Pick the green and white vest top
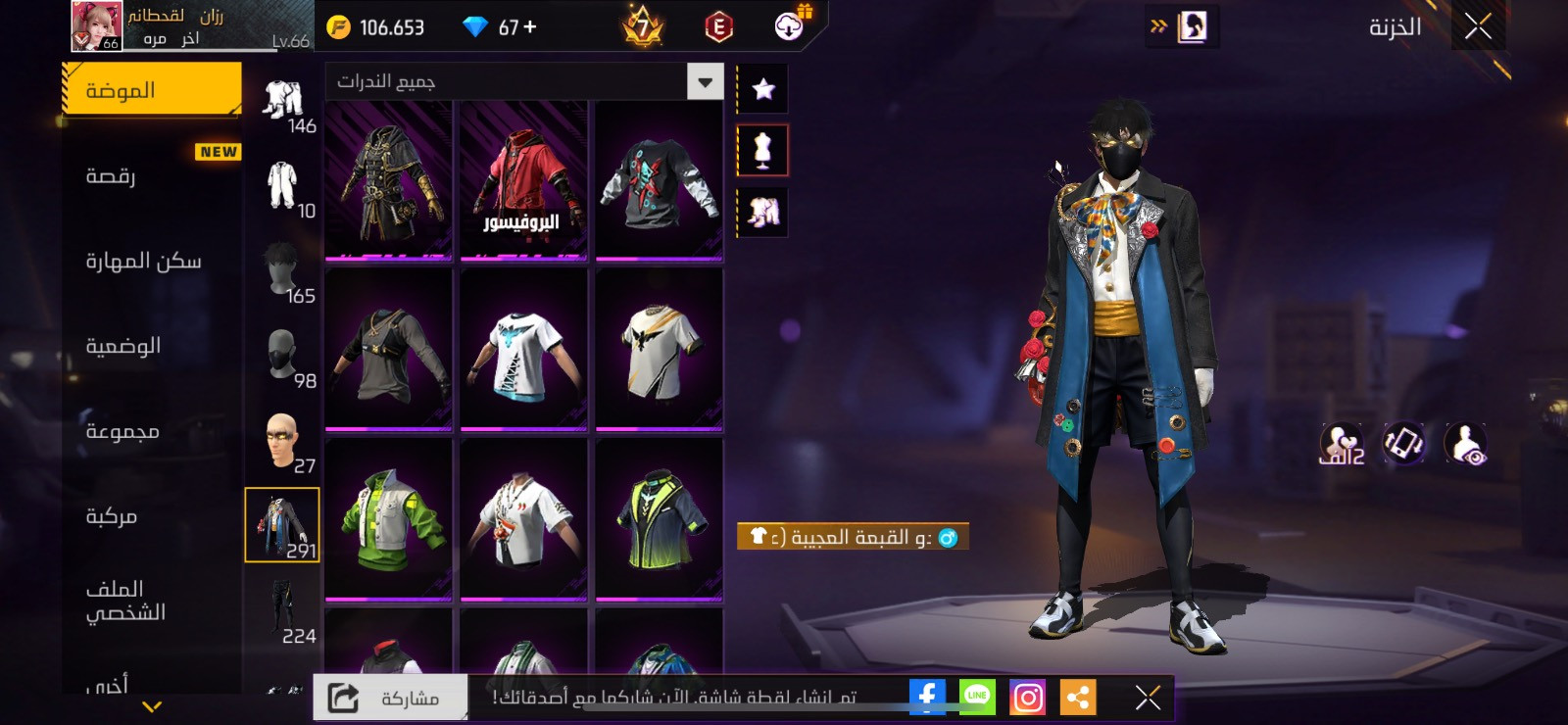 [389, 519]
